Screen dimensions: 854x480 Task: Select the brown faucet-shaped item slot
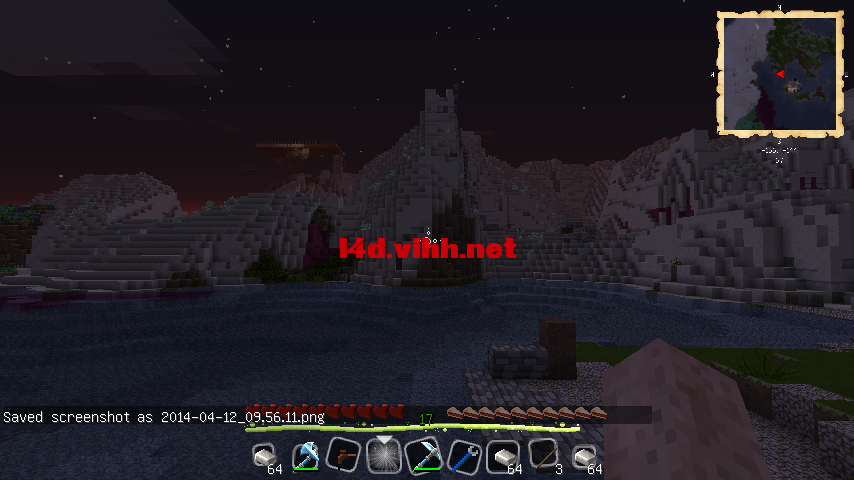pyautogui.click(x=343, y=455)
